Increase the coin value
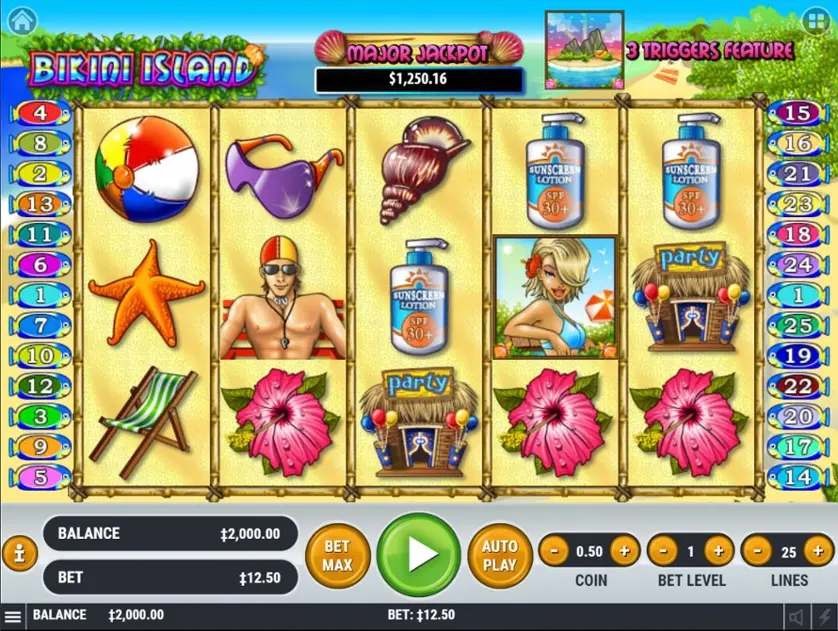Viewport: 838px width, 631px height. [x=623, y=550]
